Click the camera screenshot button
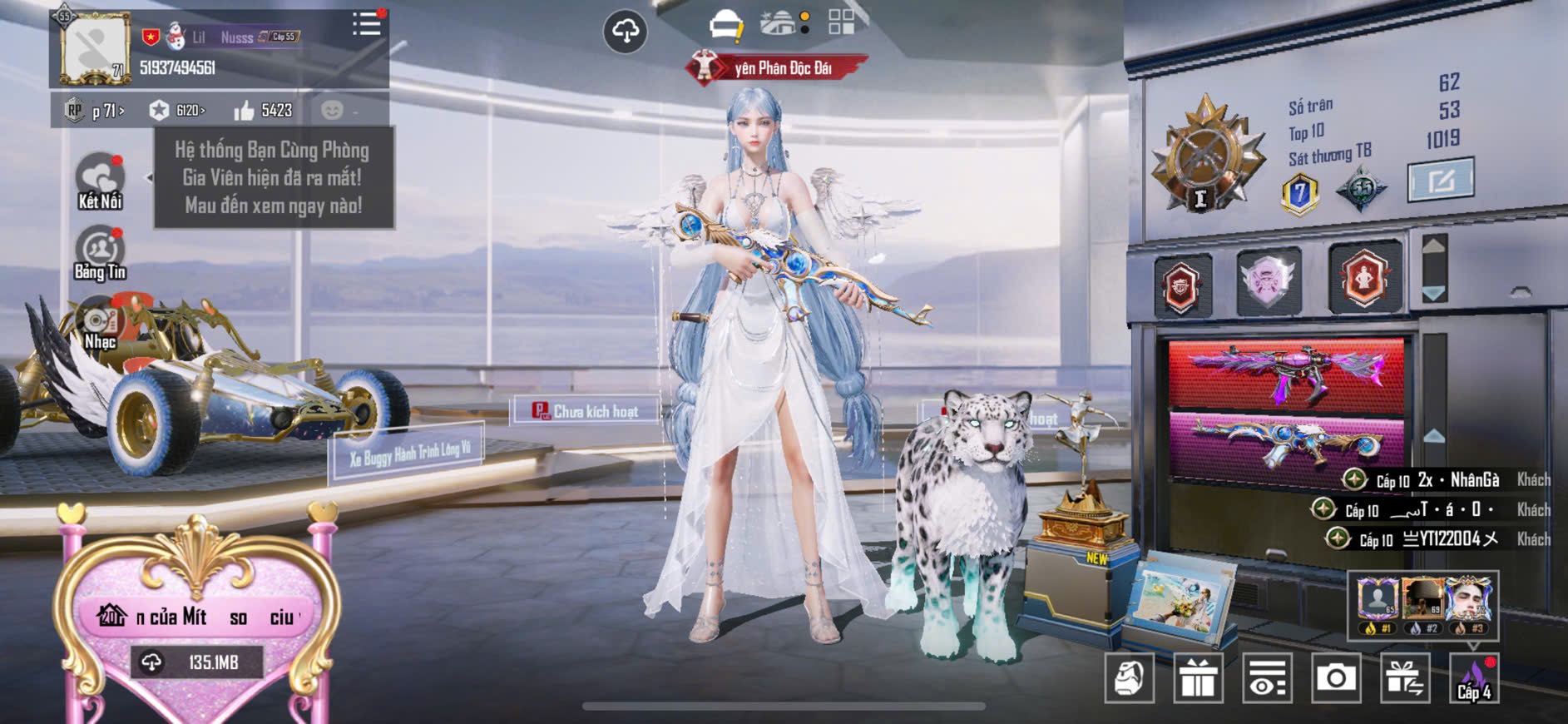Screen dimensions: 1568x724 pos(1336,678)
